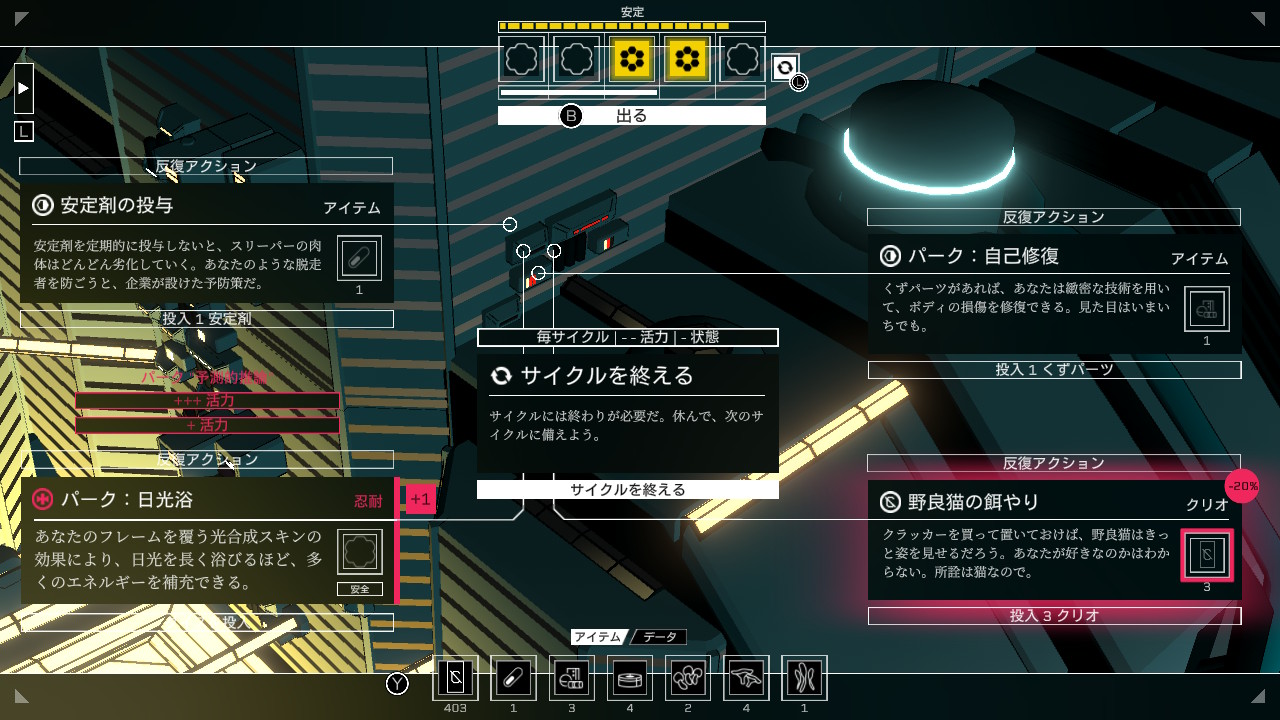Select the mushroom inventory icon with count 2
This screenshot has height=720, width=1280.
point(688,677)
